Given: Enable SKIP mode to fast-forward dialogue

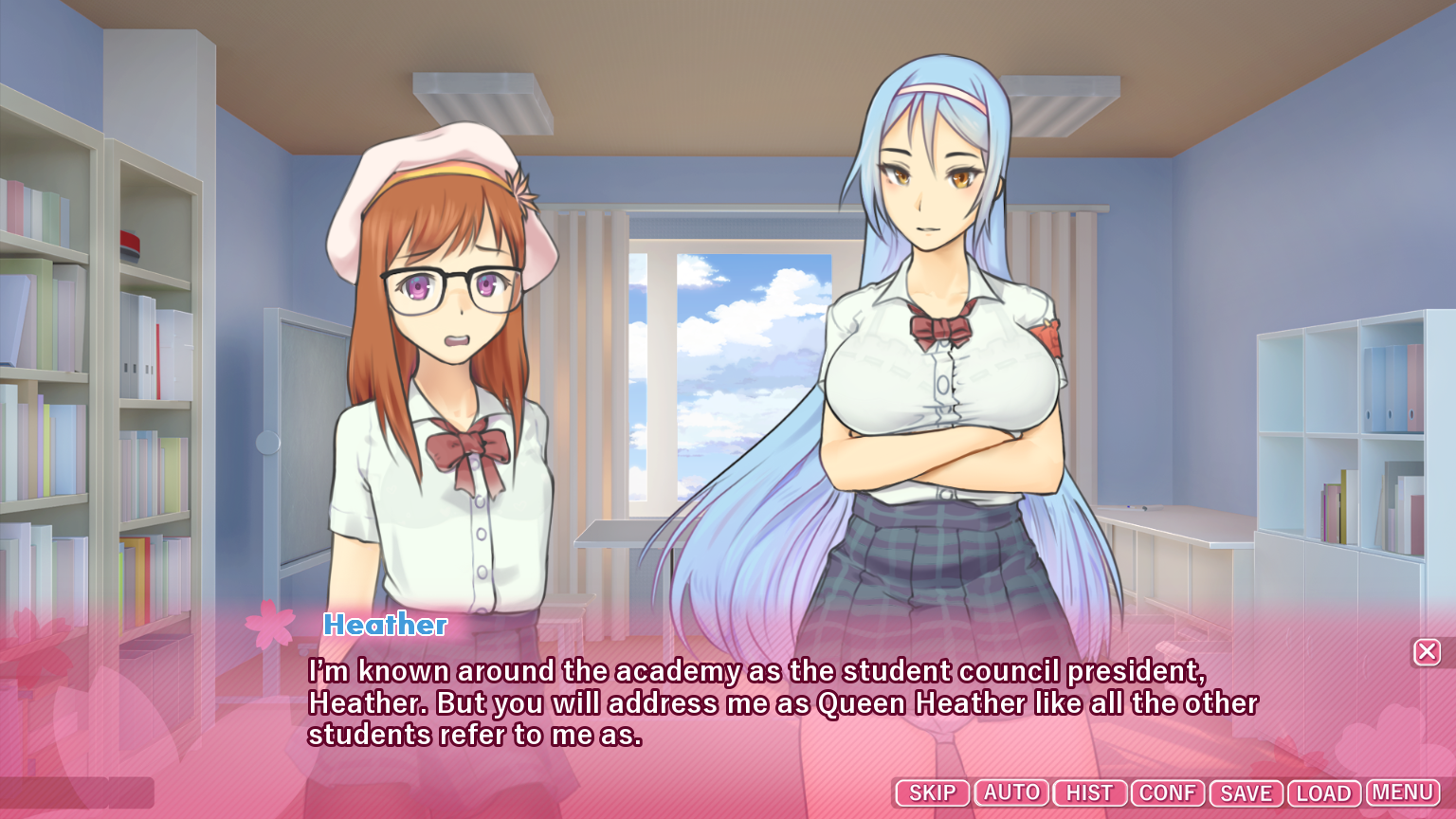Looking at the screenshot, I should click(932, 793).
